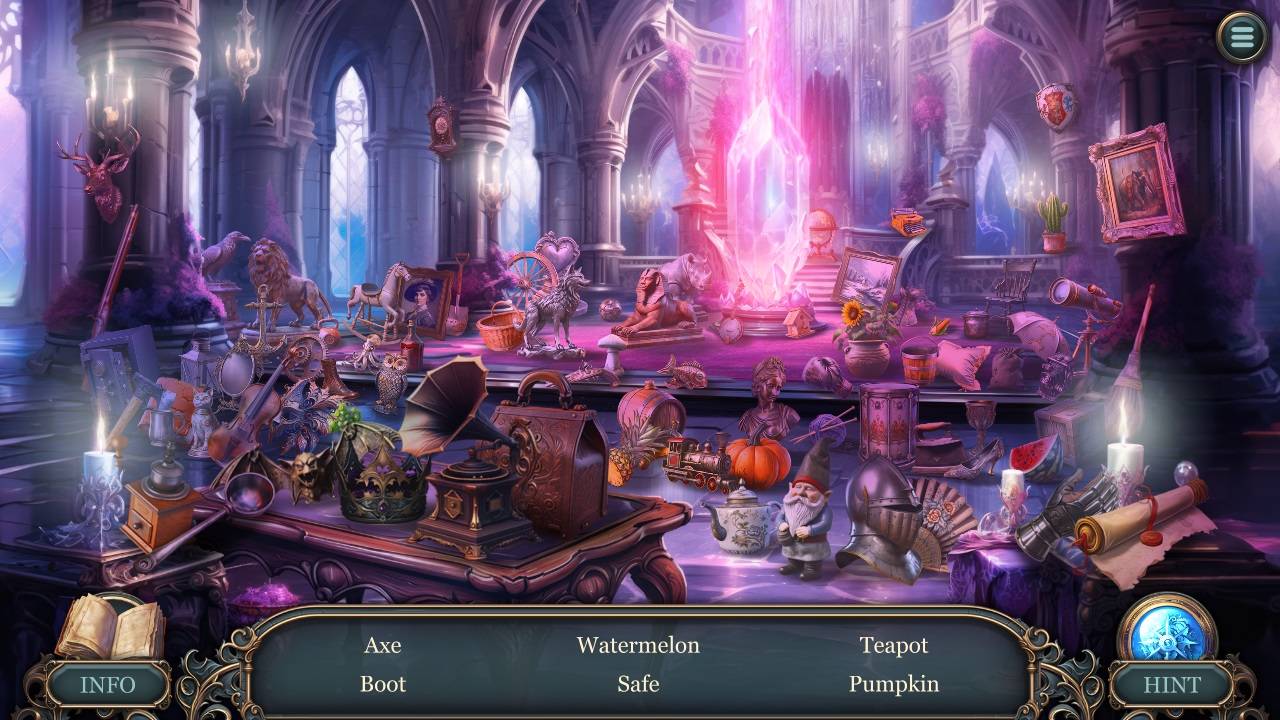This screenshot has height=720, width=1280.
Task: Open the round menu button
Action: 1241,37
